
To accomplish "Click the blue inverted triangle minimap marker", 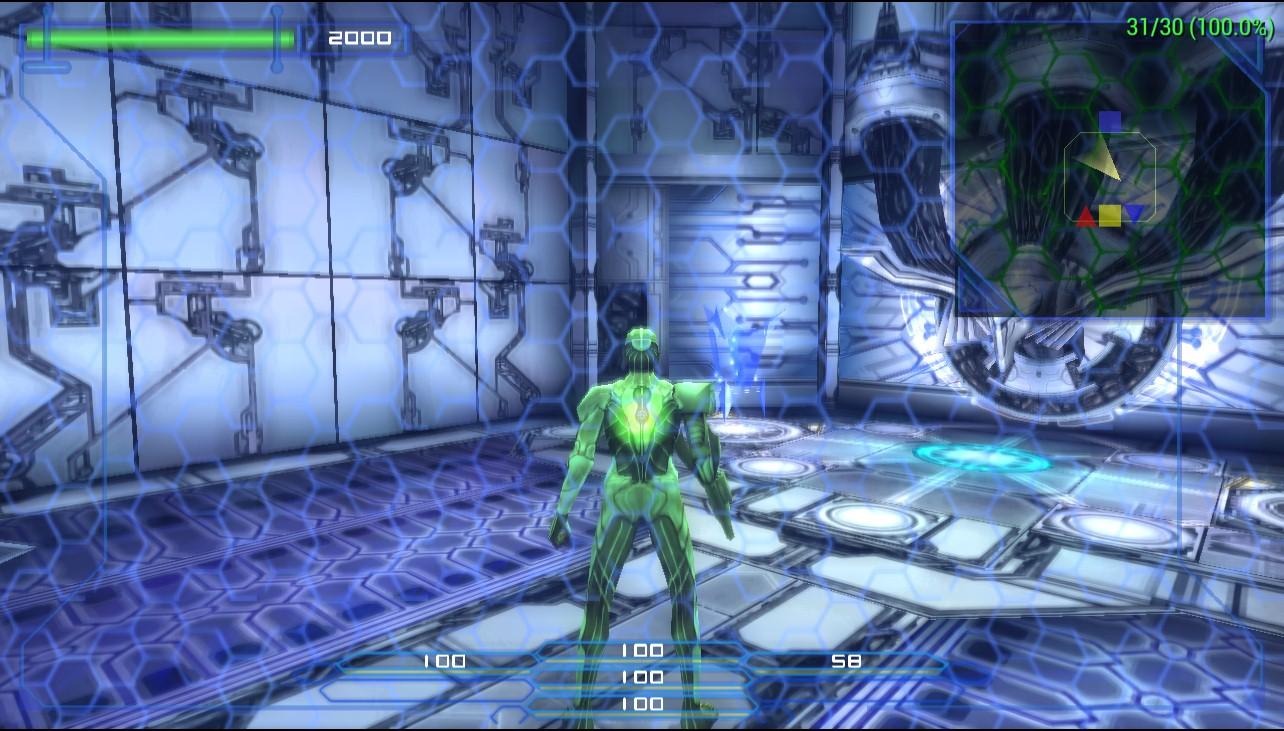I will (x=1134, y=214).
